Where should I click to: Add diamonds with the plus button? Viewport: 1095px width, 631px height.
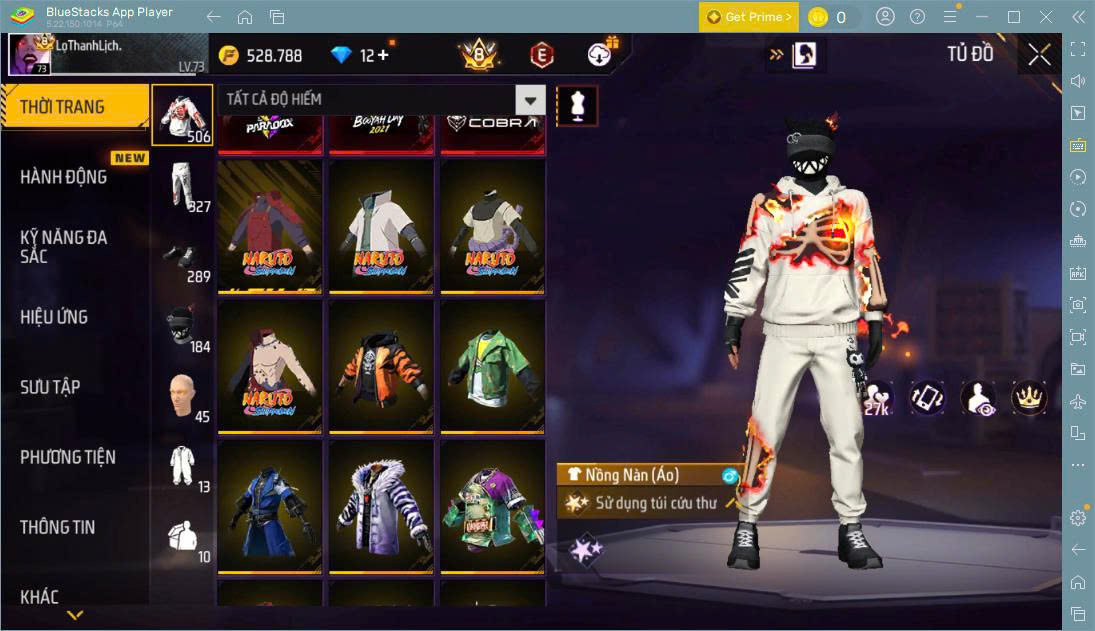[382, 55]
